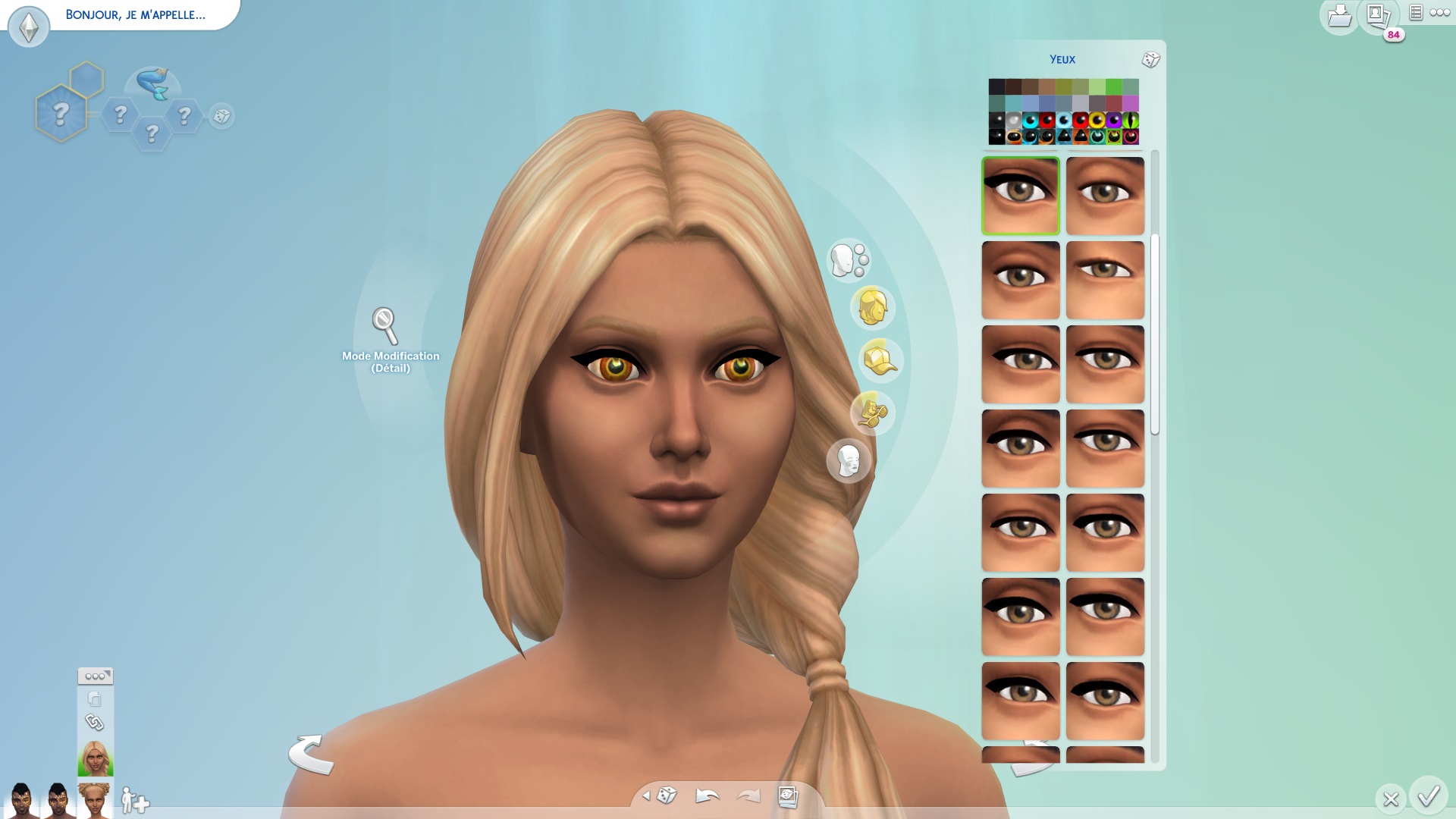
Task: Enter Mode Modification (Détail) magnifier
Action: (x=385, y=326)
